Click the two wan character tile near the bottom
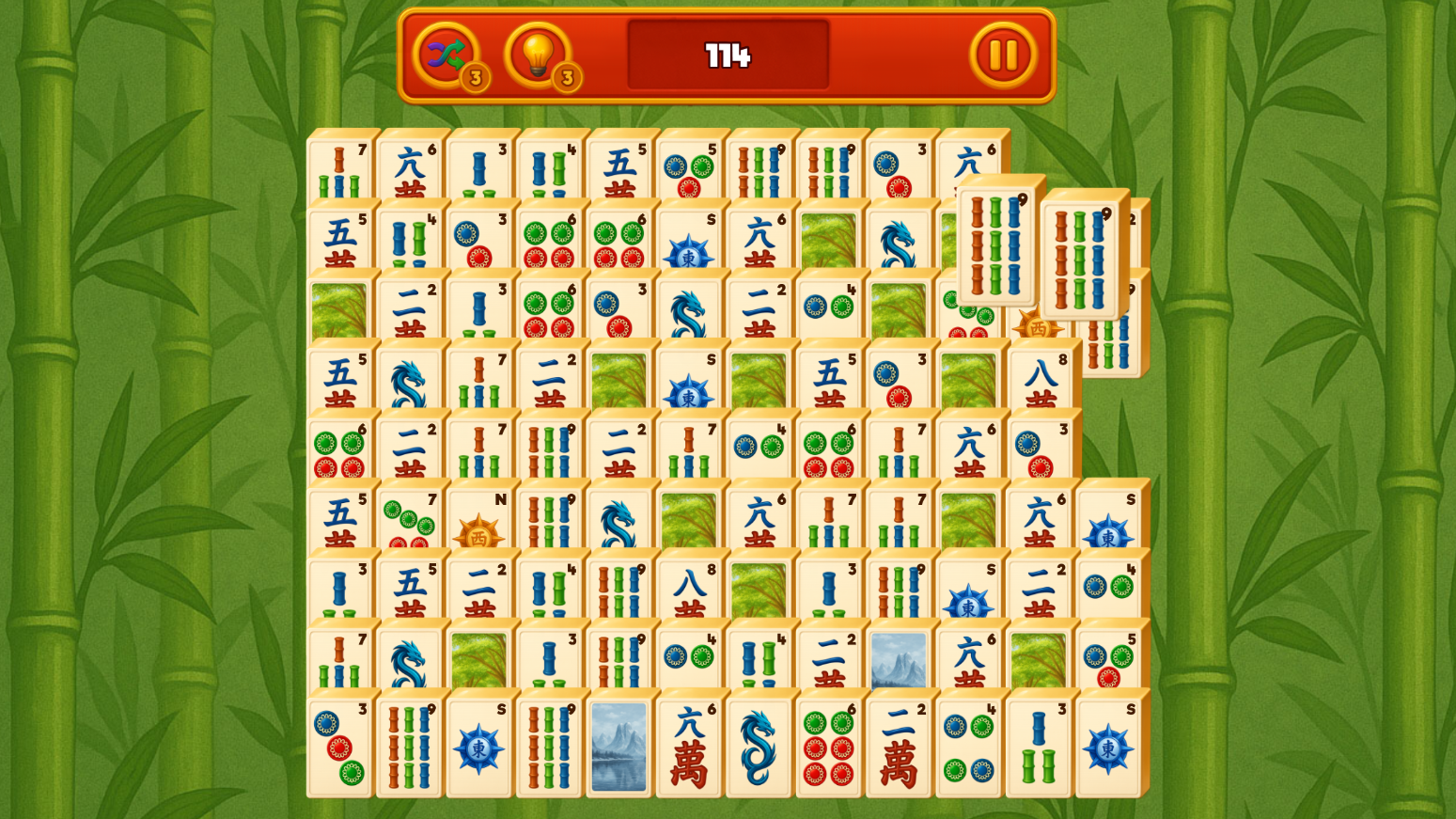The image size is (1456, 819). pyautogui.click(x=898, y=746)
